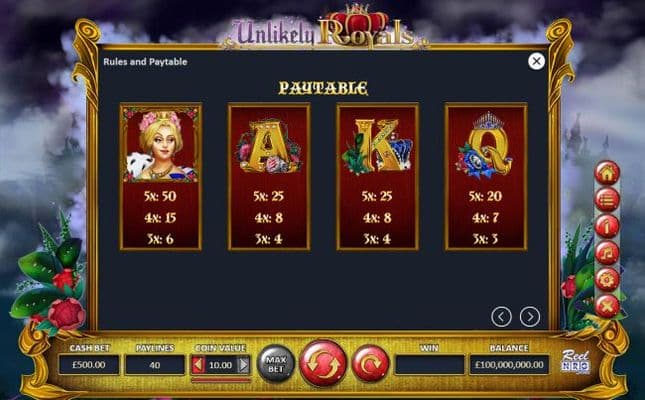This screenshot has height=400, width=645.
Task: Spin the reels with the large red button
Action: (x=323, y=363)
